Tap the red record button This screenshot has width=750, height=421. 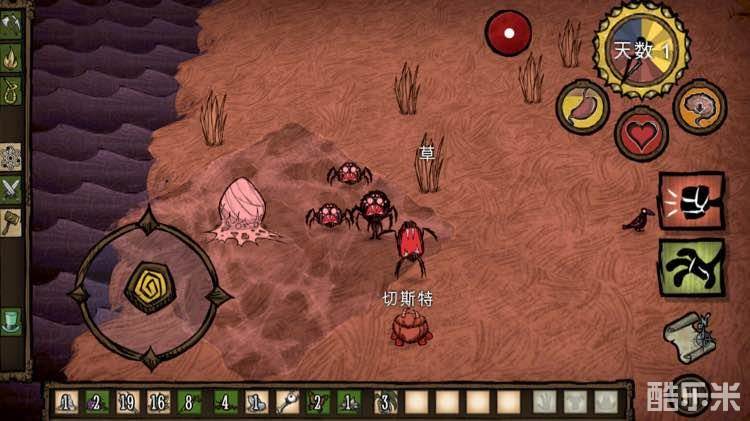tap(509, 33)
